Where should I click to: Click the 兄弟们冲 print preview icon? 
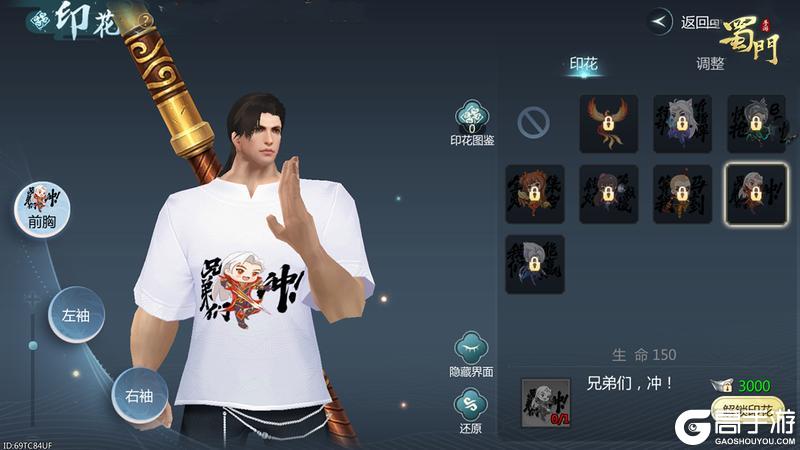545,403
